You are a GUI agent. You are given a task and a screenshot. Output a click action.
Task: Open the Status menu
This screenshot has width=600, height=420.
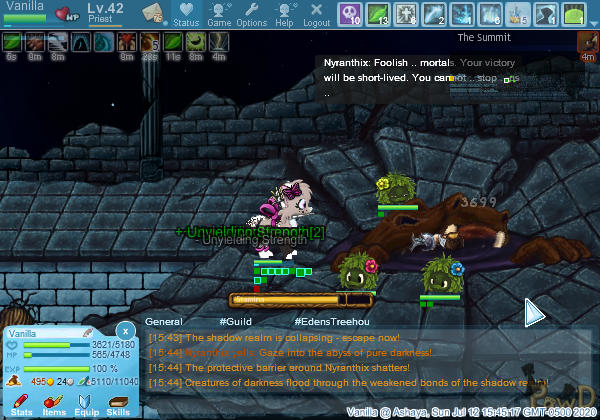coord(186,14)
